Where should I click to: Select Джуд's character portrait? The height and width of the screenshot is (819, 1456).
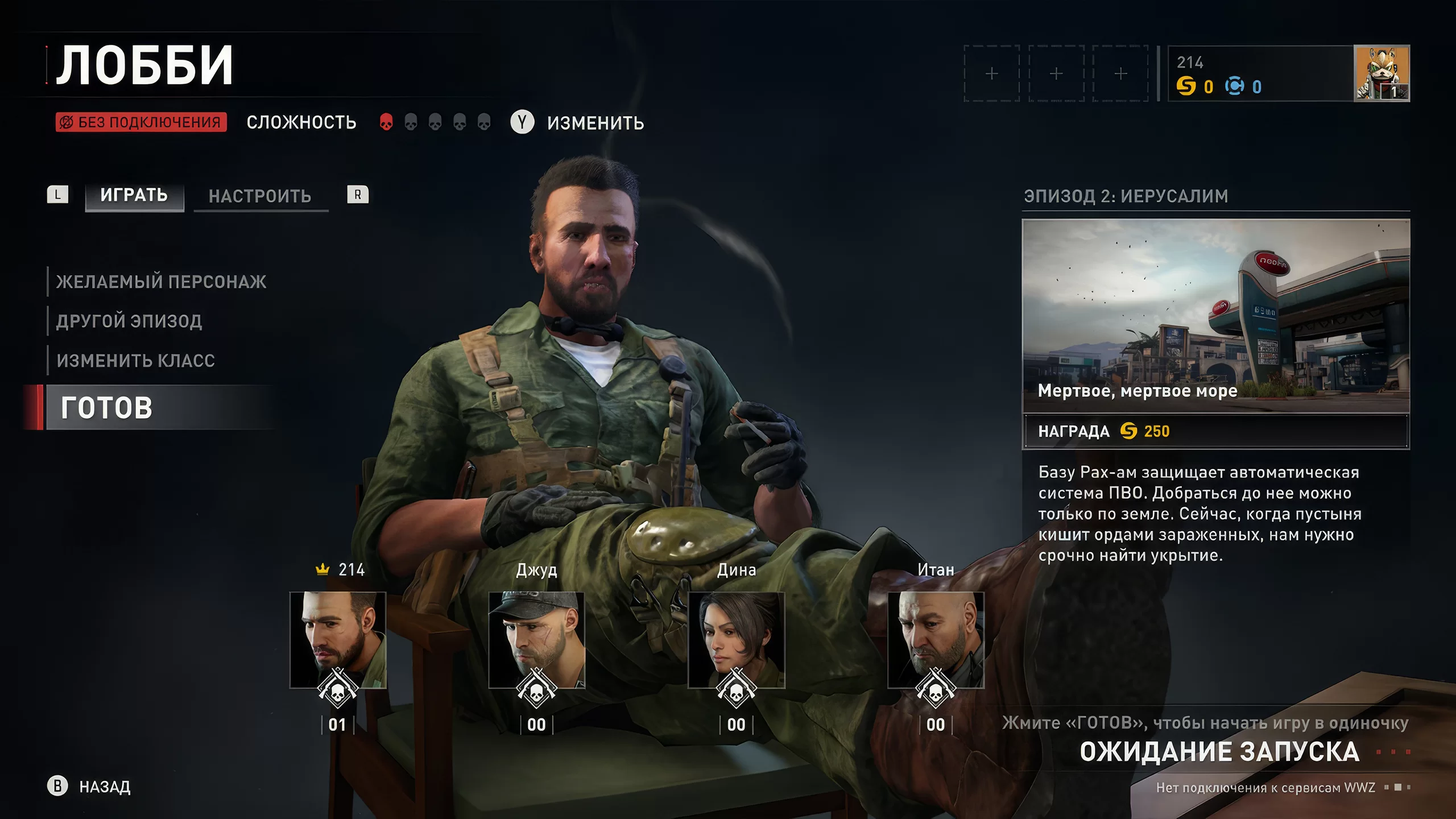click(536, 640)
